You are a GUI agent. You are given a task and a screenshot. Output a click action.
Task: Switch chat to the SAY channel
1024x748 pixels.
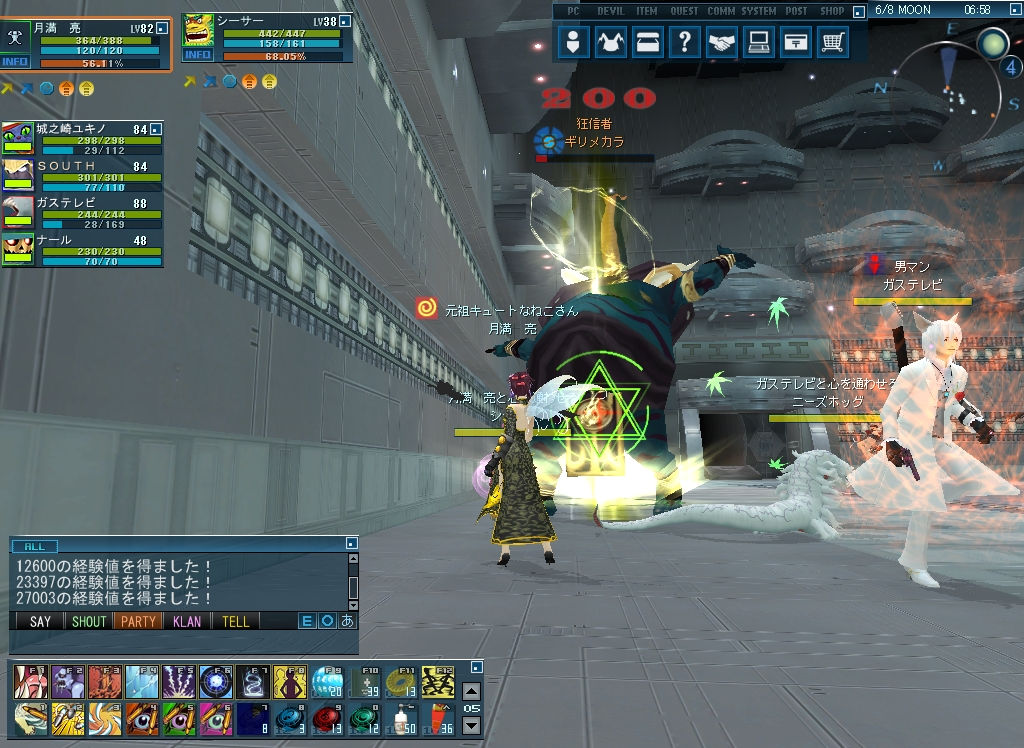pyautogui.click(x=40, y=621)
